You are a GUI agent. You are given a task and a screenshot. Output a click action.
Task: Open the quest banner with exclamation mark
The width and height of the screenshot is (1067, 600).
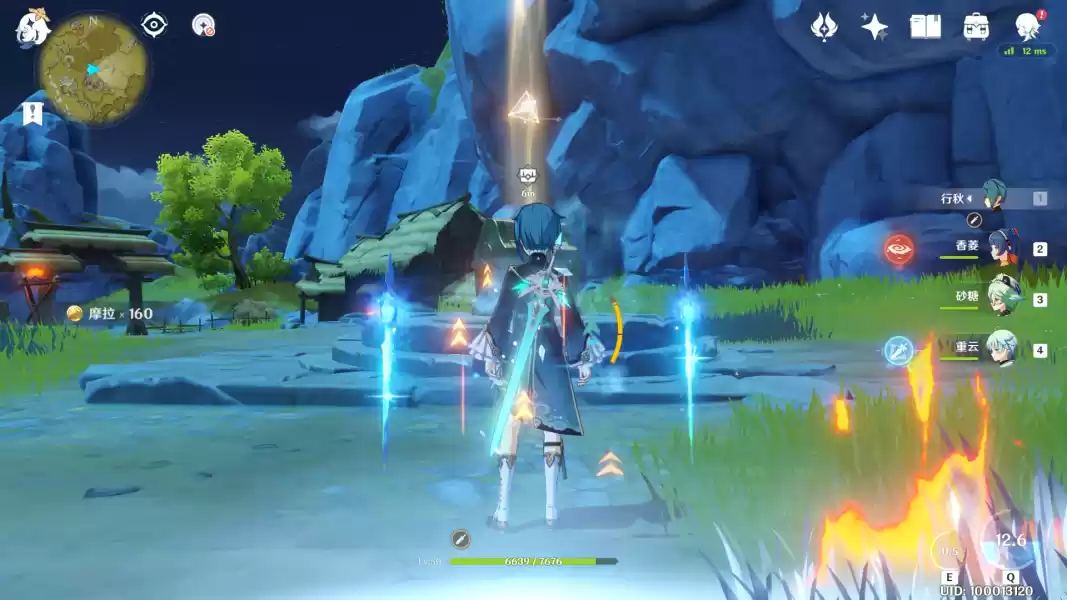tap(32, 113)
